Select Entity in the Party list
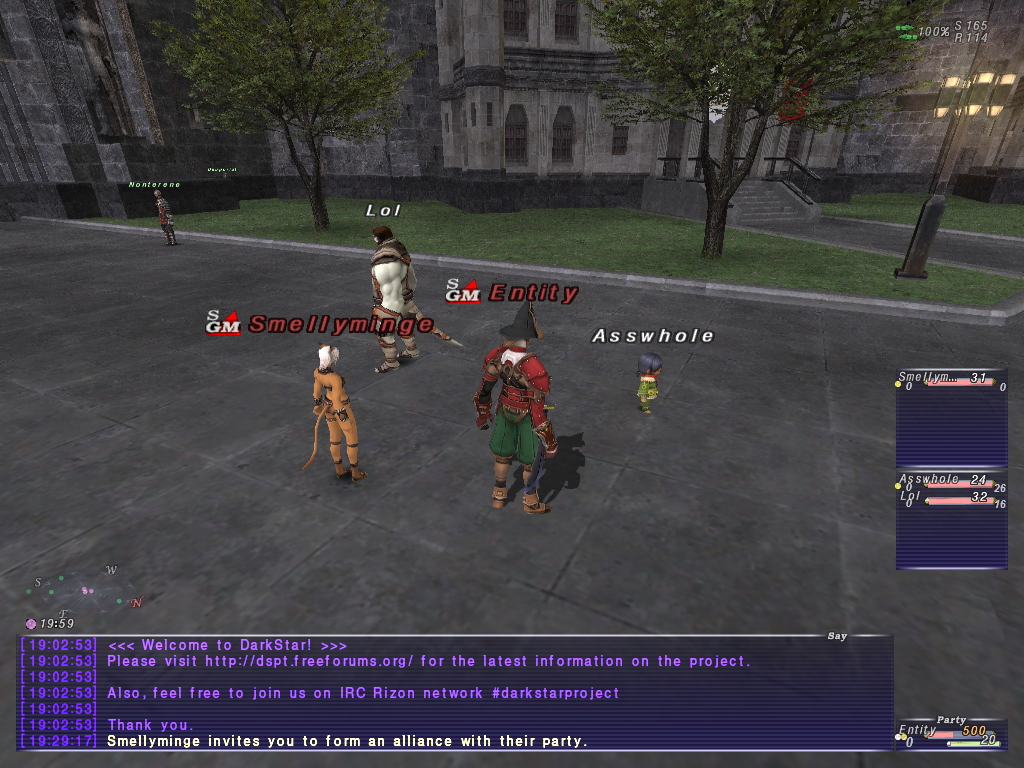This screenshot has height=768, width=1024. click(x=918, y=731)
